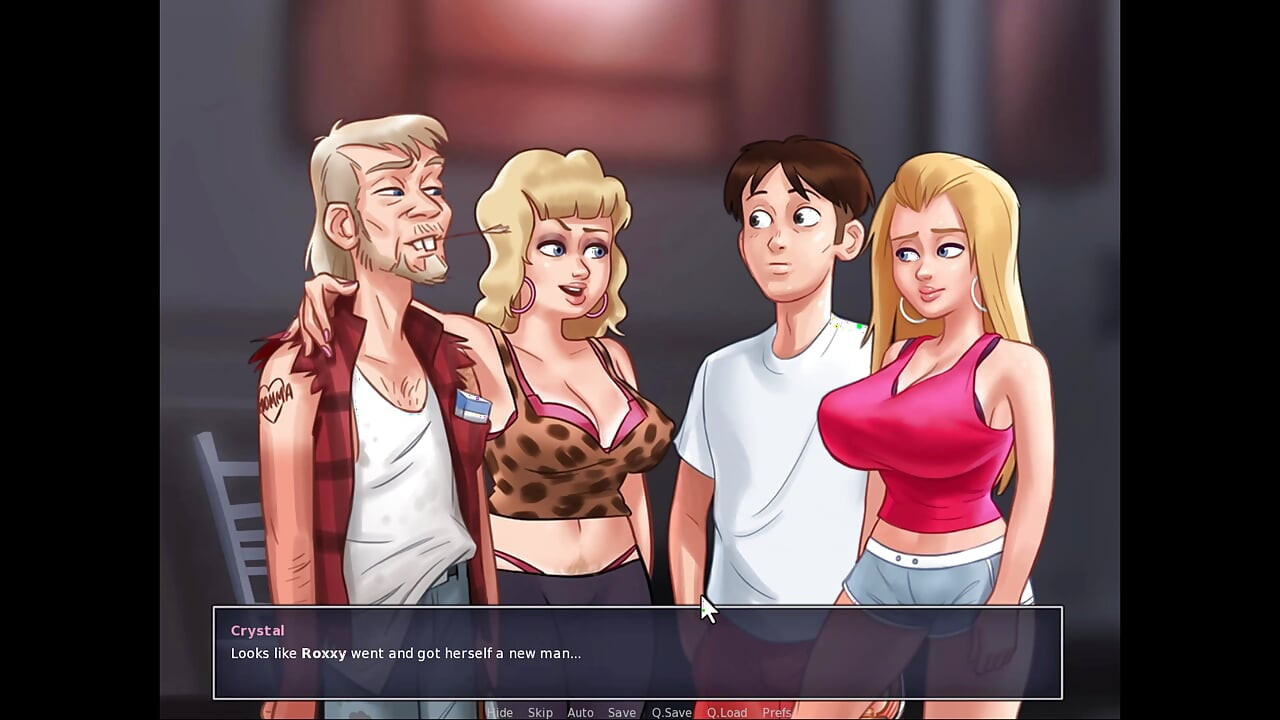1280x720 pixels.
Task: Quick load your last save
Action: (x=727, y=712)
